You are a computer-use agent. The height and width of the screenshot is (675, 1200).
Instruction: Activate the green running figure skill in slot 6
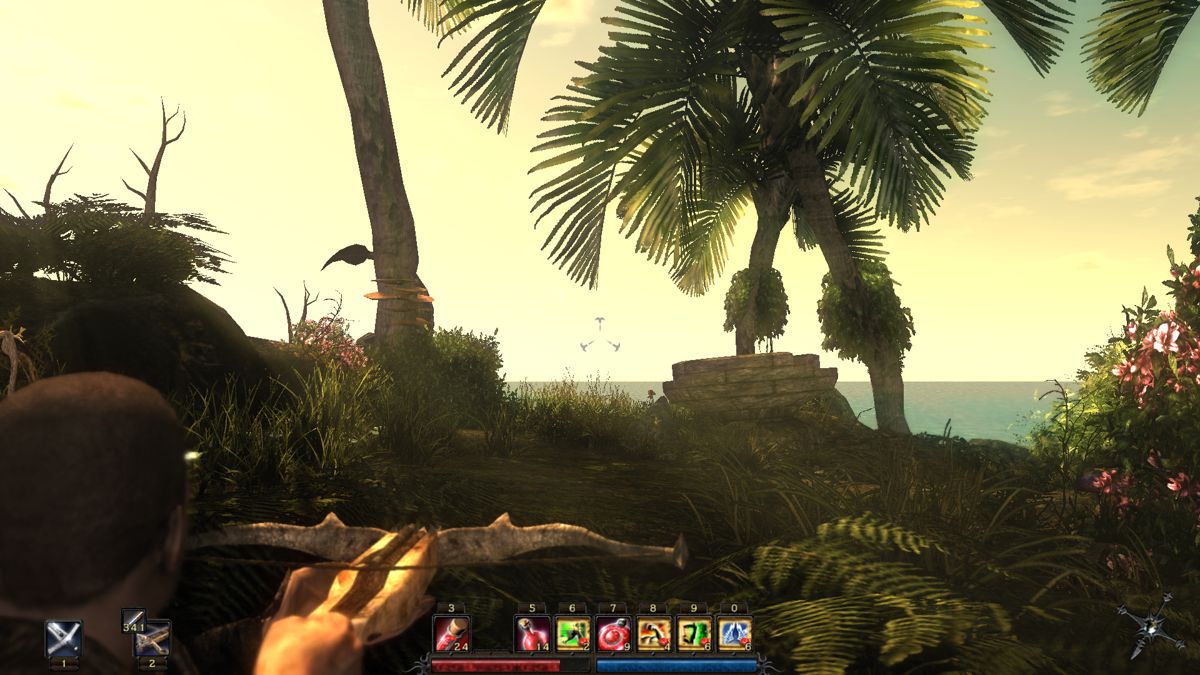[573, 634]
